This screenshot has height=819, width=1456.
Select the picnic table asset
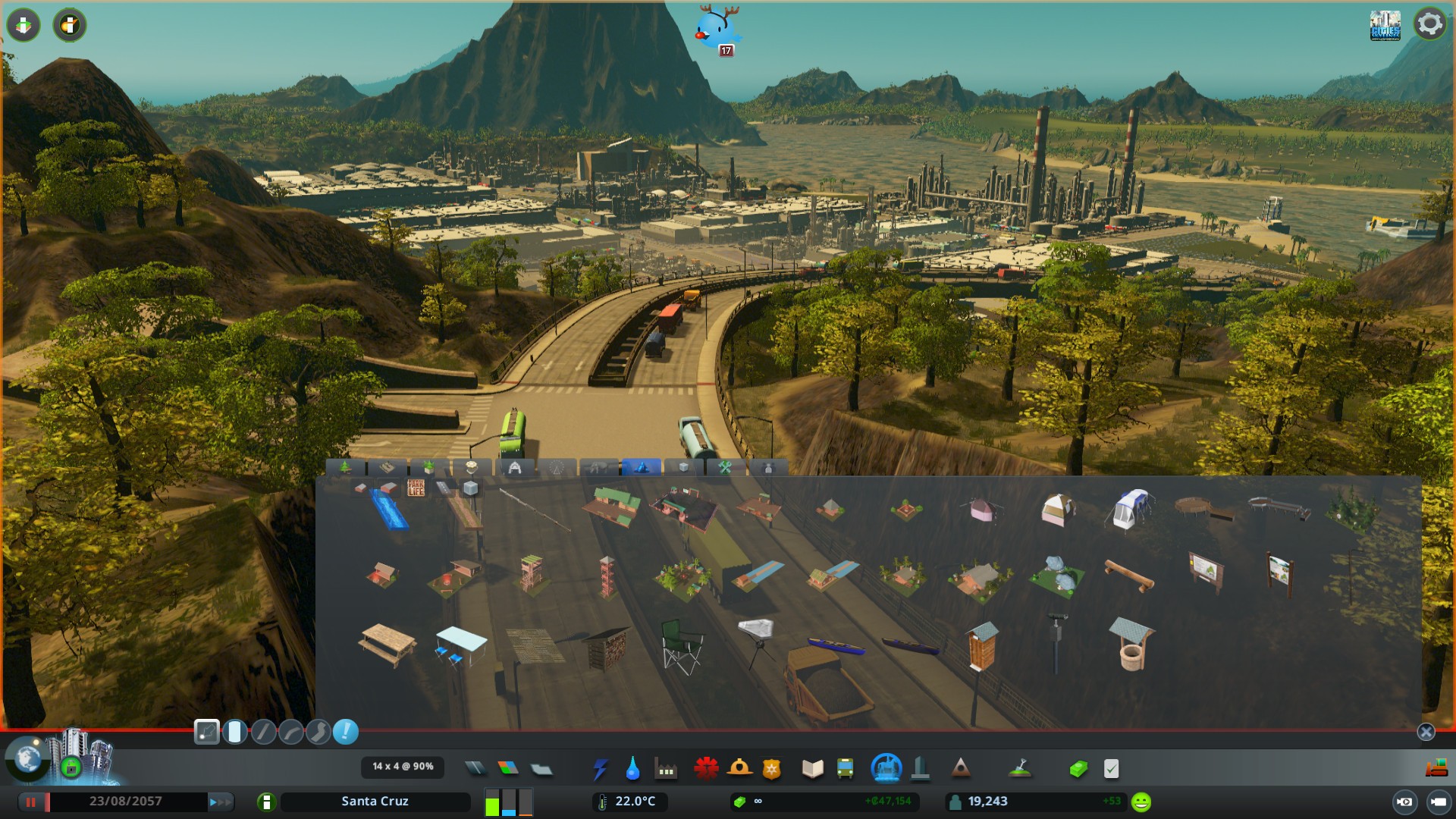388,645
